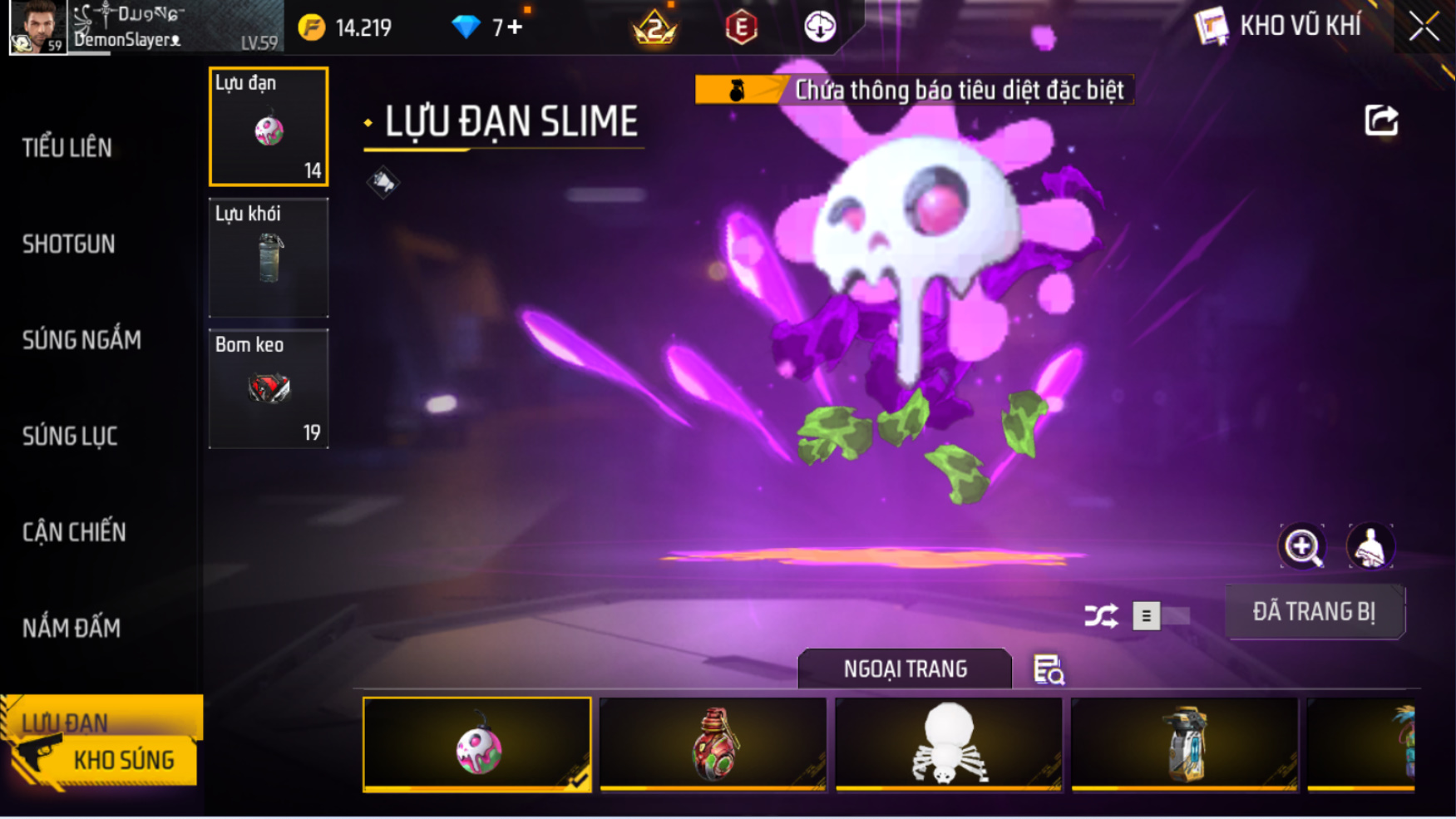Add diamonds with the plus button

[516, 27]
